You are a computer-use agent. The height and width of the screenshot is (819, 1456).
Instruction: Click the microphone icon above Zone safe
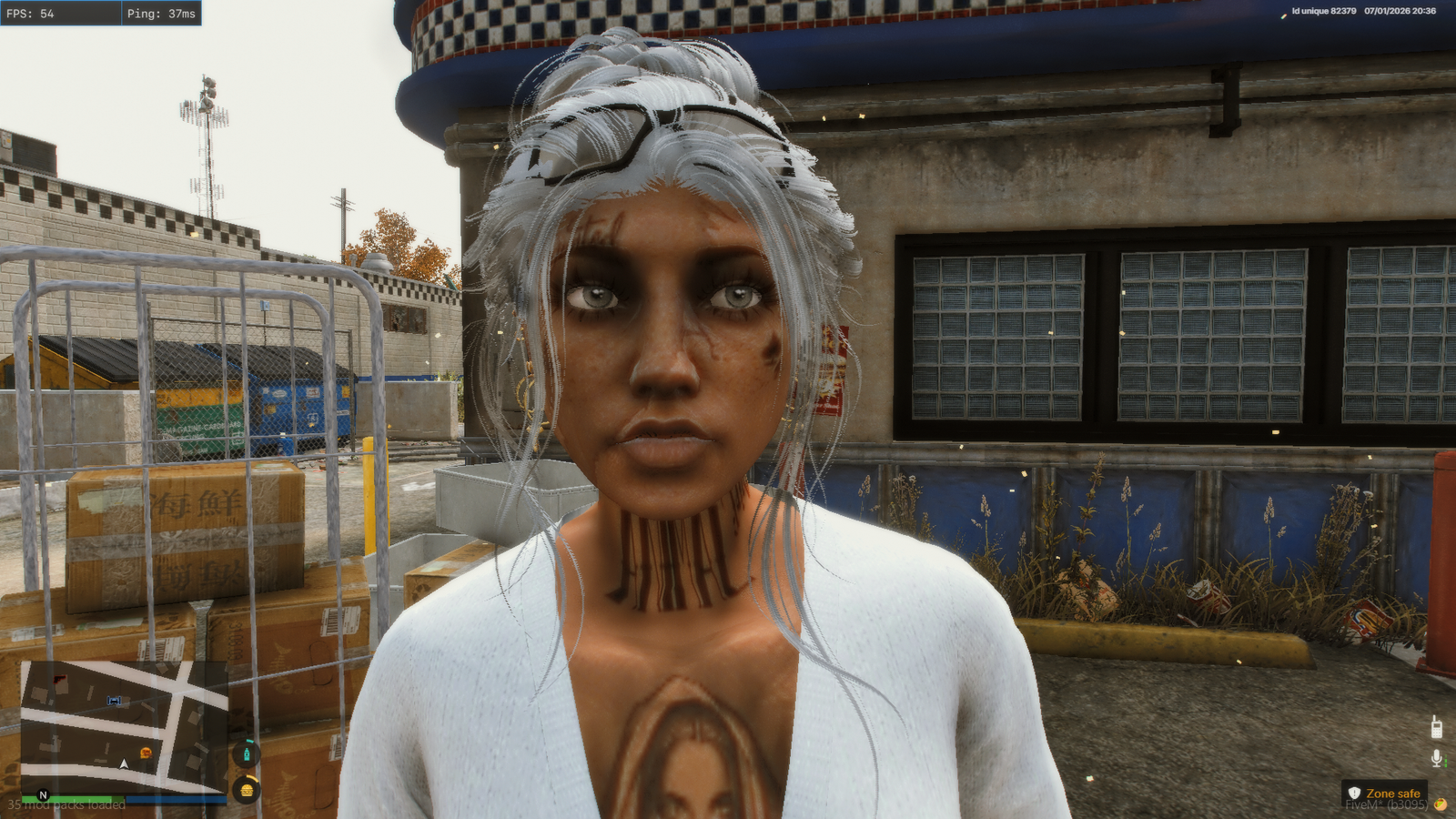[1436, 757]
